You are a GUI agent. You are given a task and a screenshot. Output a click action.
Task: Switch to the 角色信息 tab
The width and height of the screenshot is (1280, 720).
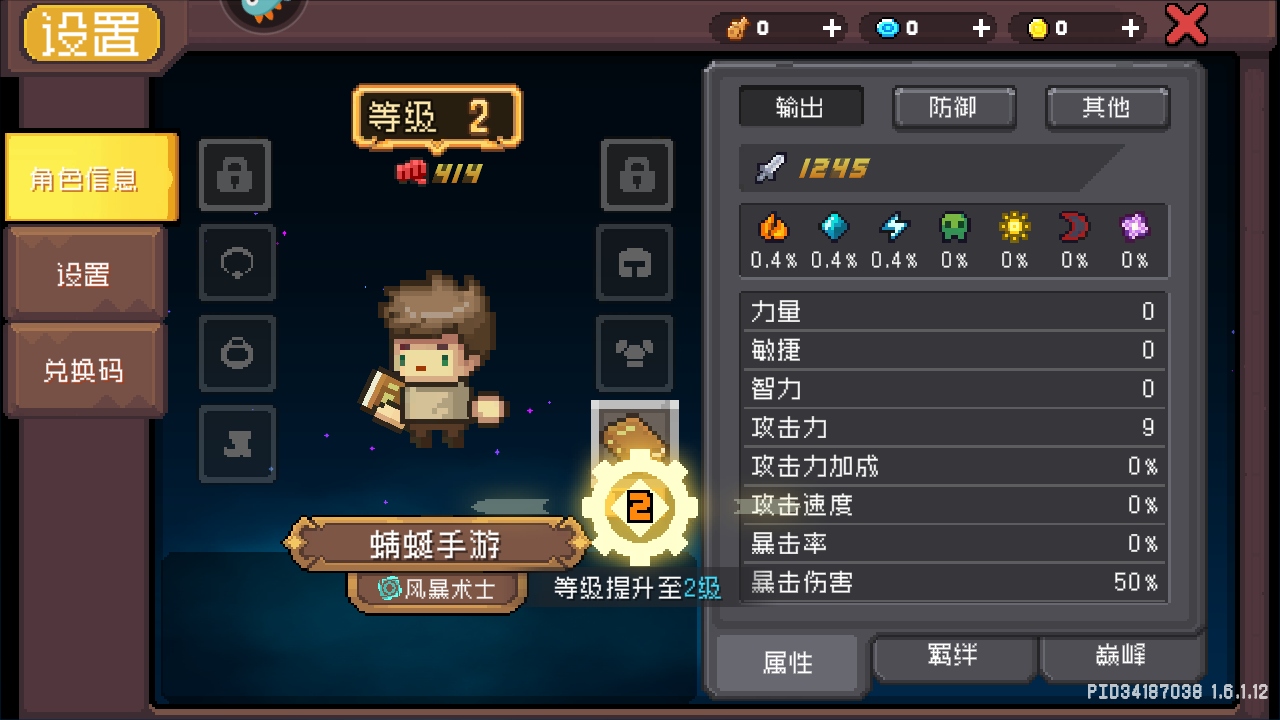pyautogui.click(x=88, y=179)
